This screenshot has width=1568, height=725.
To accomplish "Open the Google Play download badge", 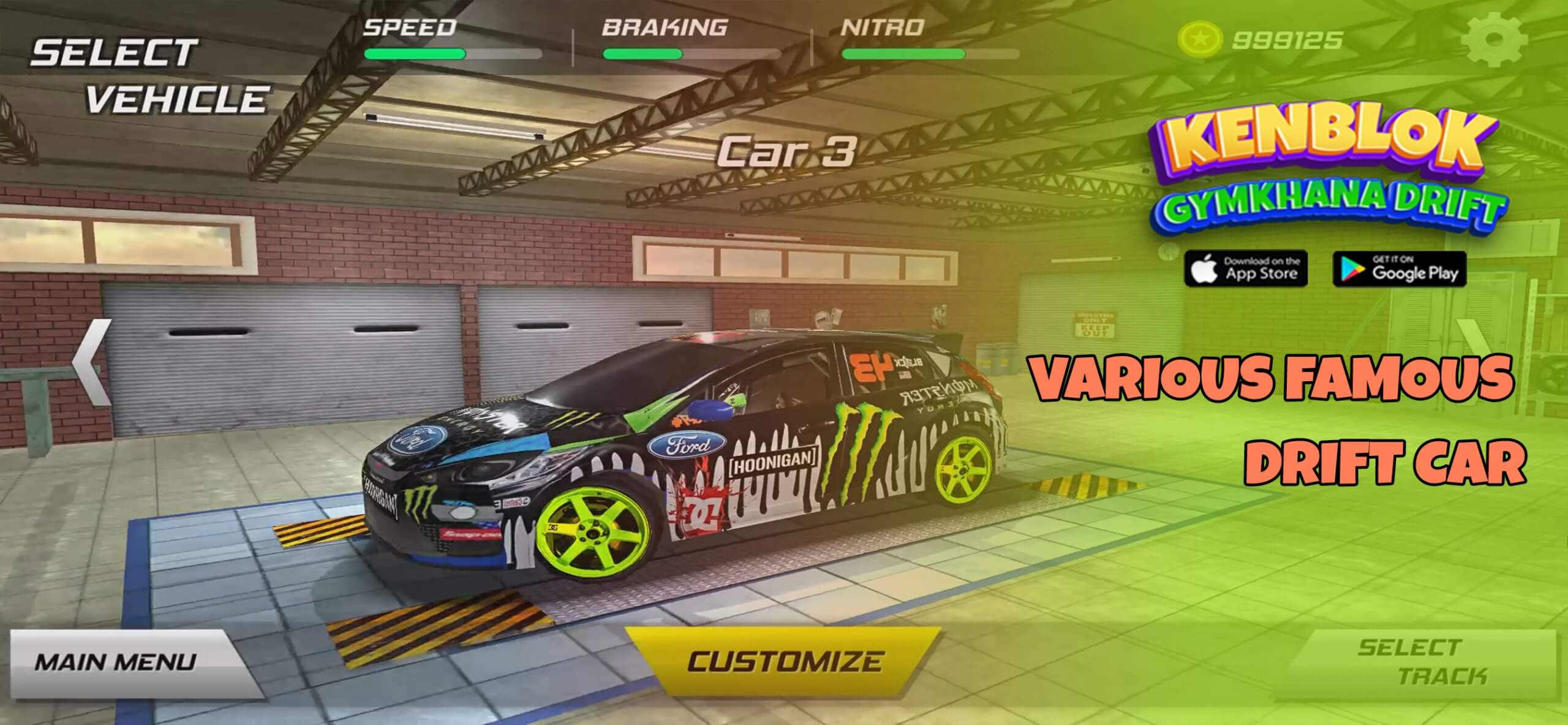I will [x=1400, y=269].
